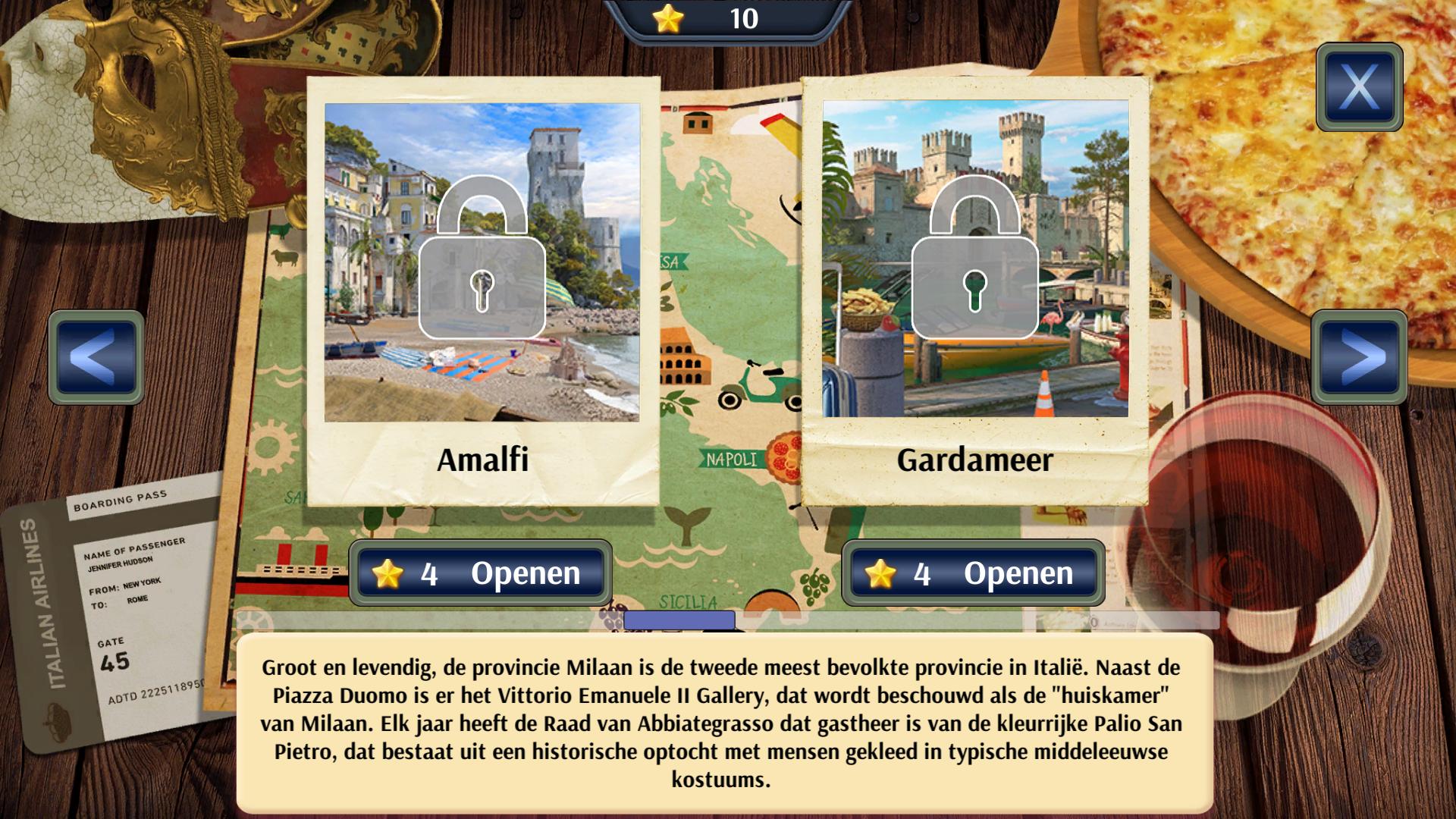The height and width of the screenshot is (819, 1456).
Task: Go to the previous page of locations
Action: pyautogui.click(x=96, y=357)
